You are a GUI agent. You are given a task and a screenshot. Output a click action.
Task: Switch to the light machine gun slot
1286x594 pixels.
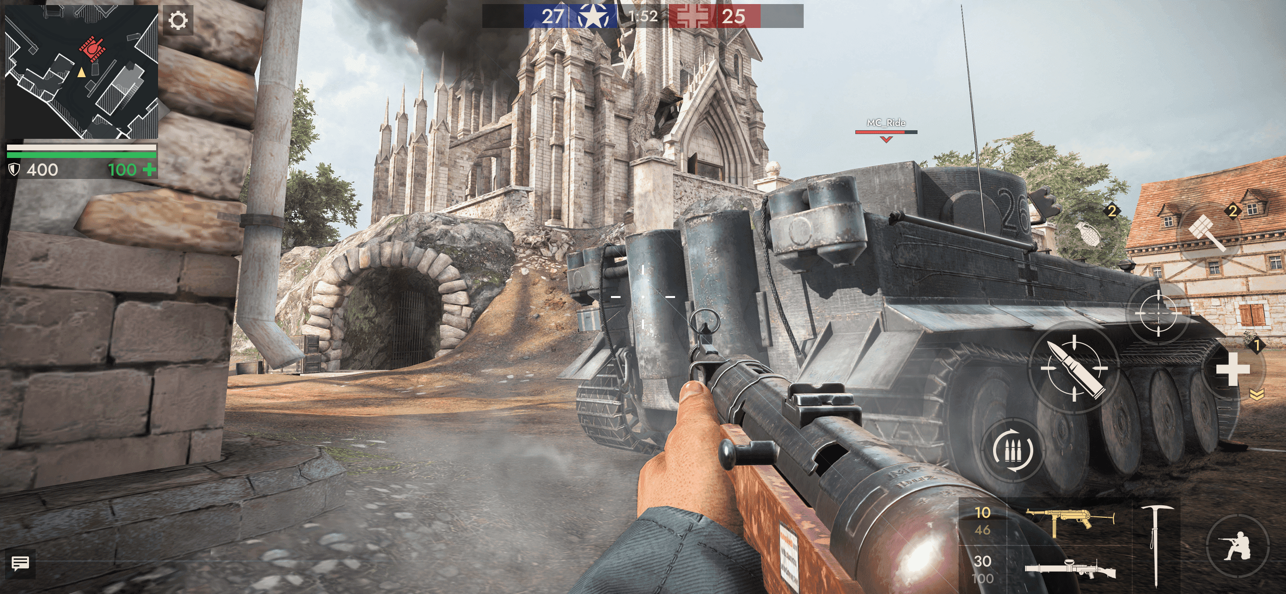pos(1068,570)
